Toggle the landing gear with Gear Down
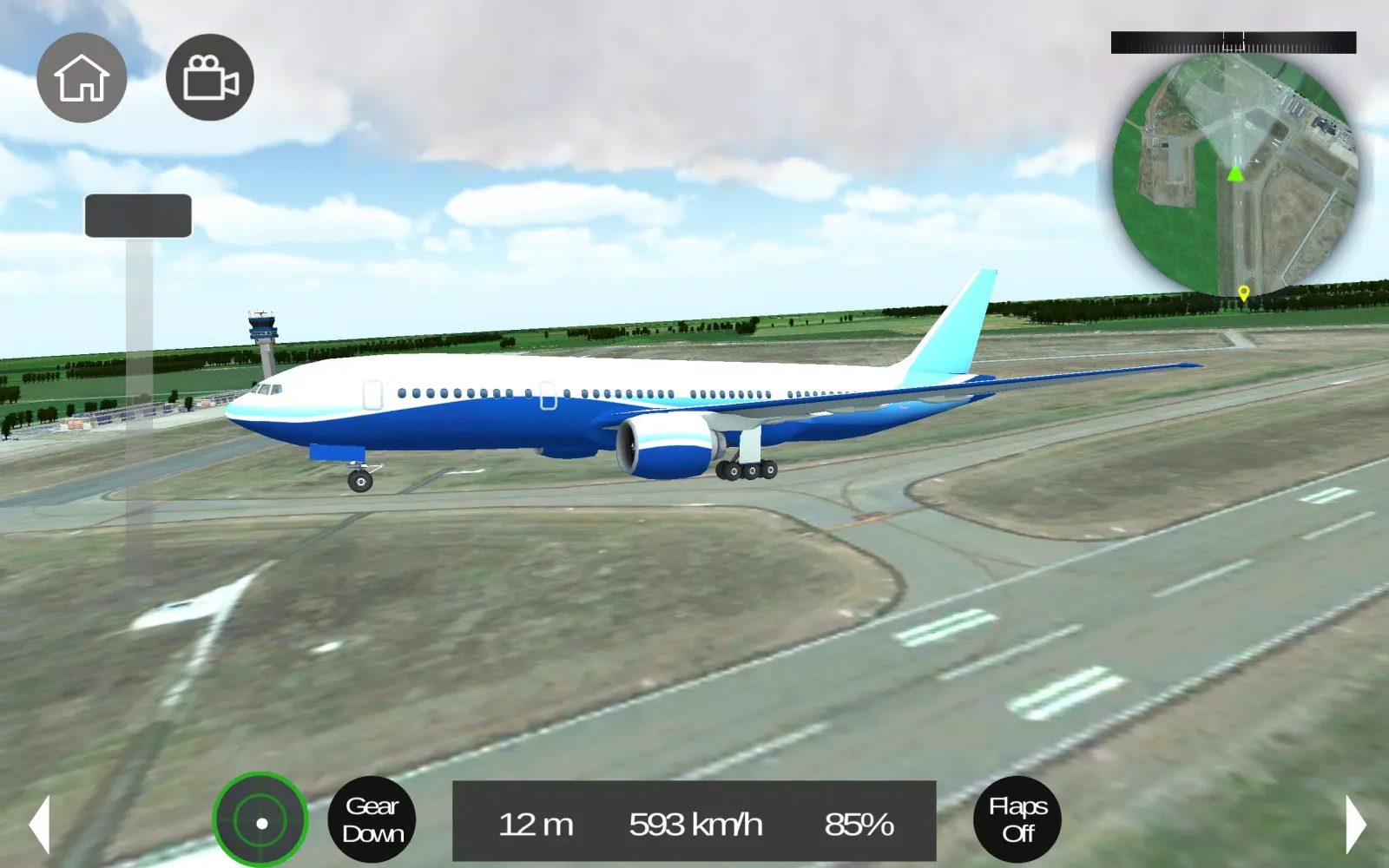The width and height of the screenshot is (1389, 868). pyautogui.click(x=373, y=819)
